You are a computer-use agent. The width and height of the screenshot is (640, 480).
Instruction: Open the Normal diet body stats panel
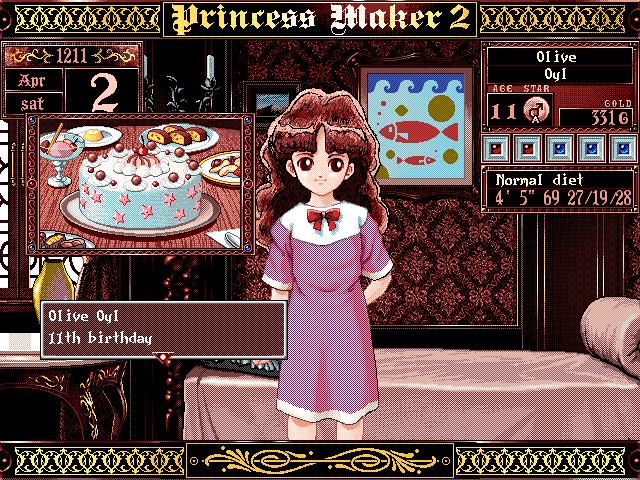point(559,187)
